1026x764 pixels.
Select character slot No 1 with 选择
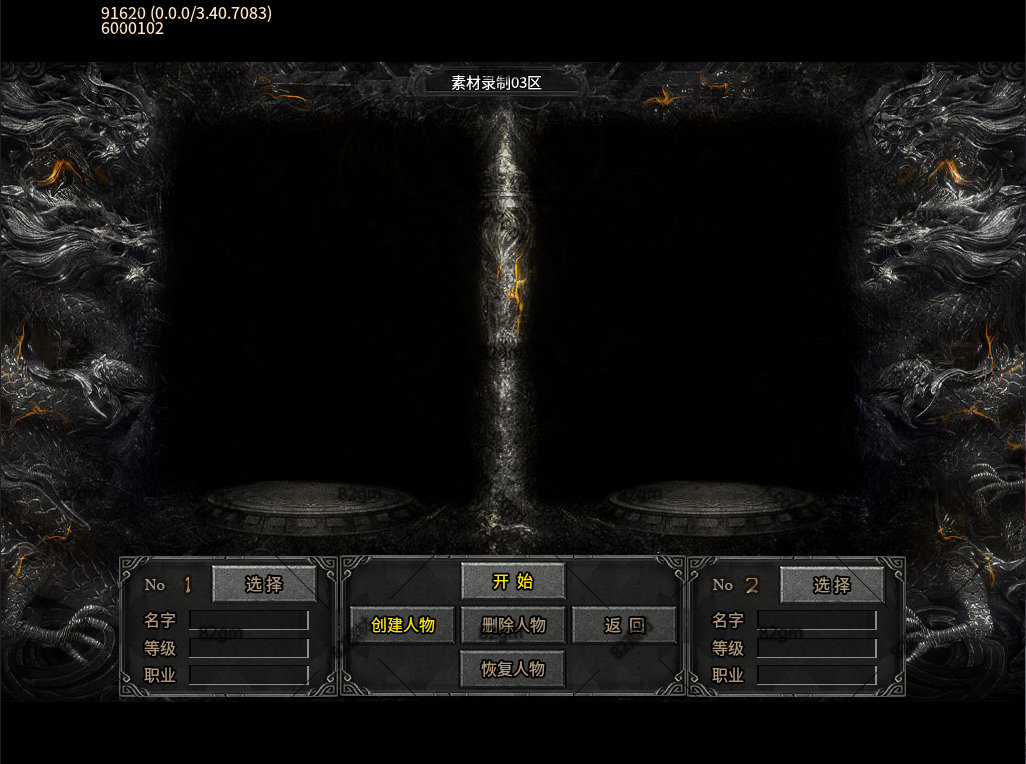pyautogui.click(x=264, y=585)
